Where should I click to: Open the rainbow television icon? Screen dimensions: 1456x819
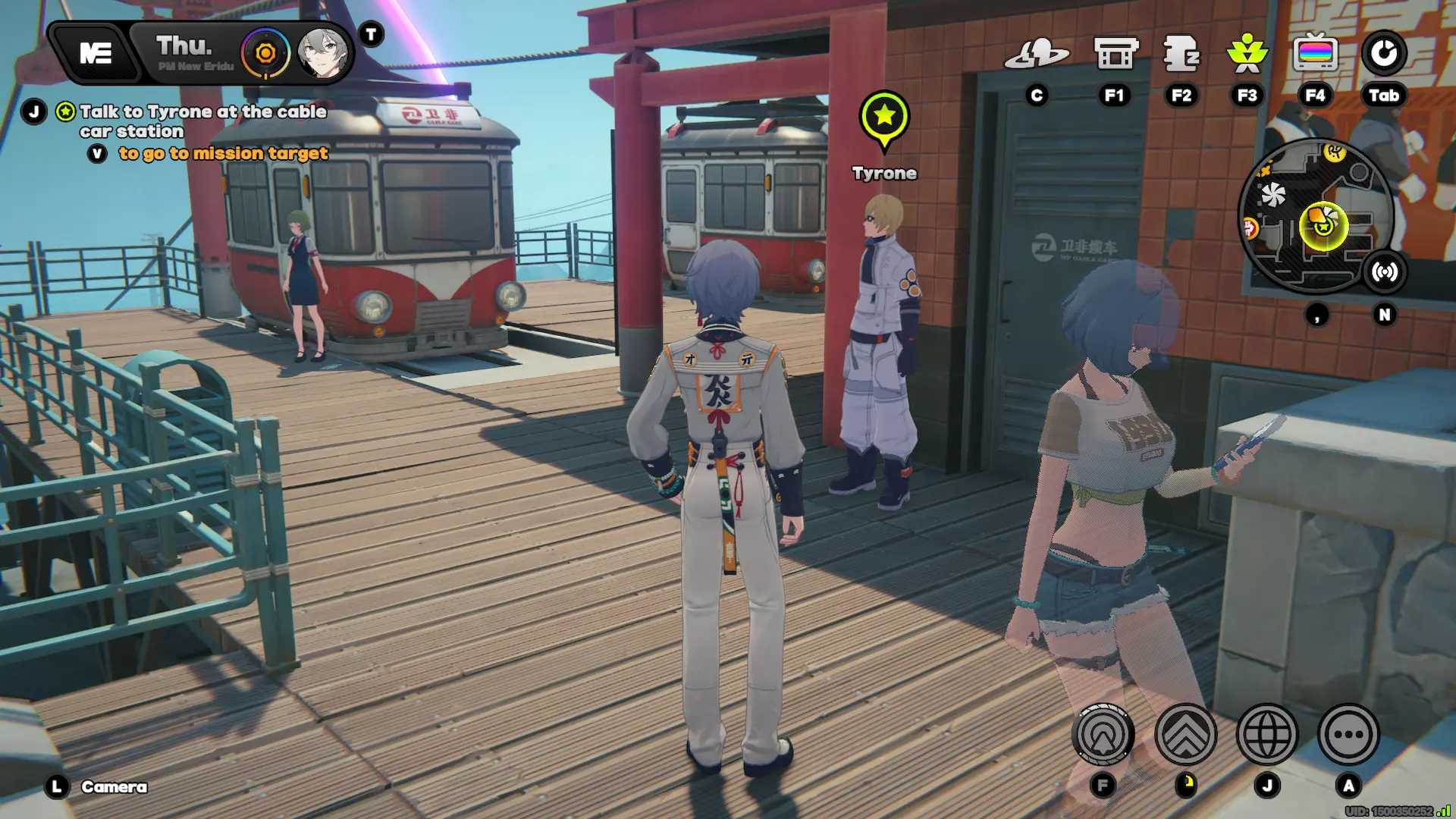coord(1315,55)
